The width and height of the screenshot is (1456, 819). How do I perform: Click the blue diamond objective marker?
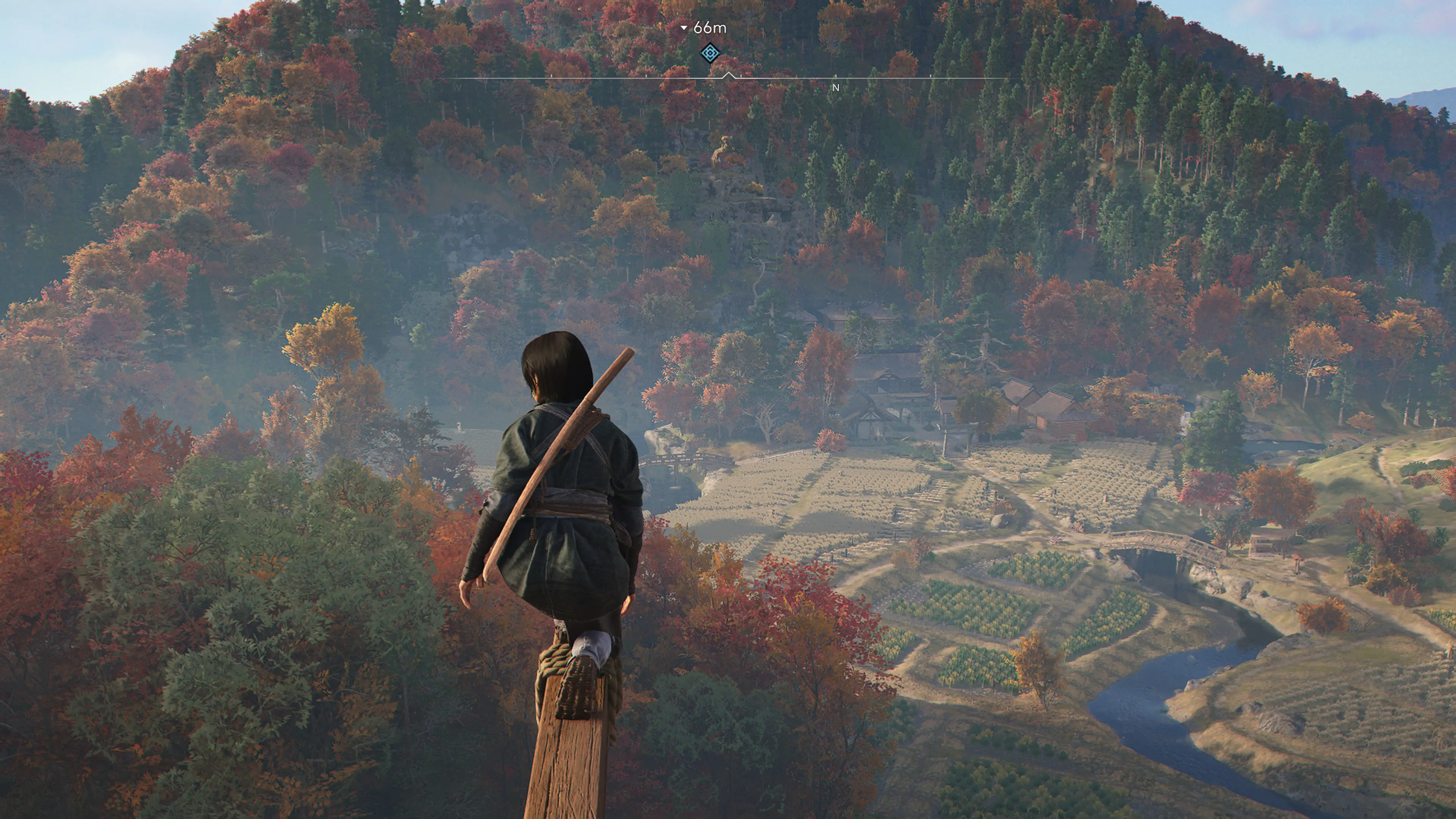pyautogui.click(x=710, y=53)
